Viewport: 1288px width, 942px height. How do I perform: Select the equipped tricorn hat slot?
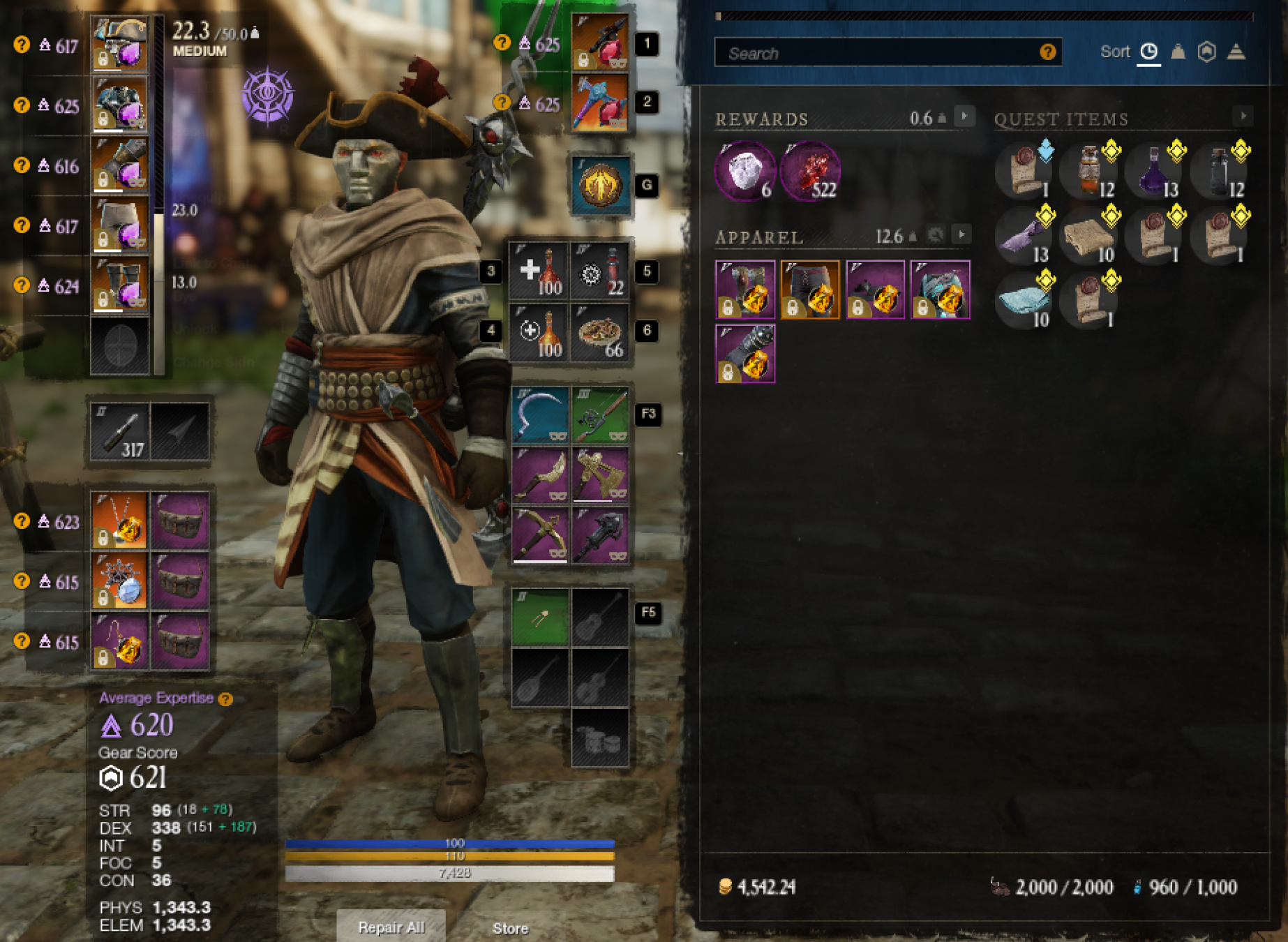coord(120,45)
